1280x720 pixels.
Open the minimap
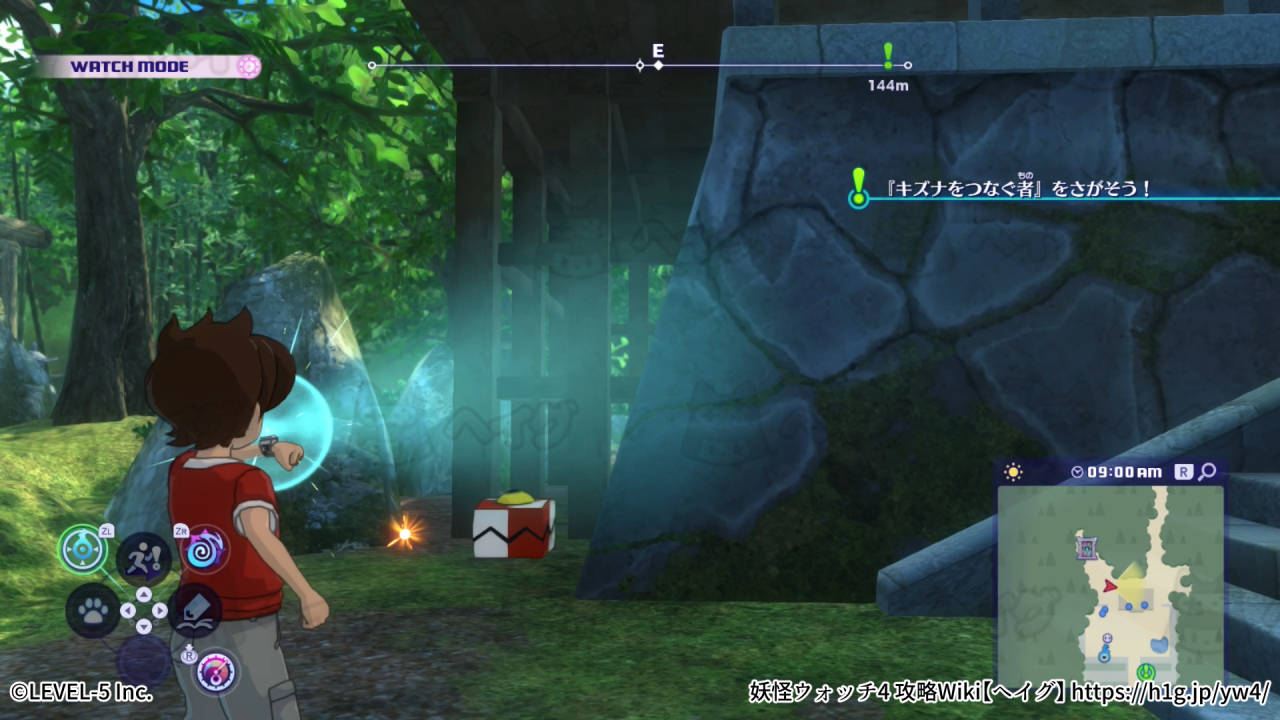1110,582
